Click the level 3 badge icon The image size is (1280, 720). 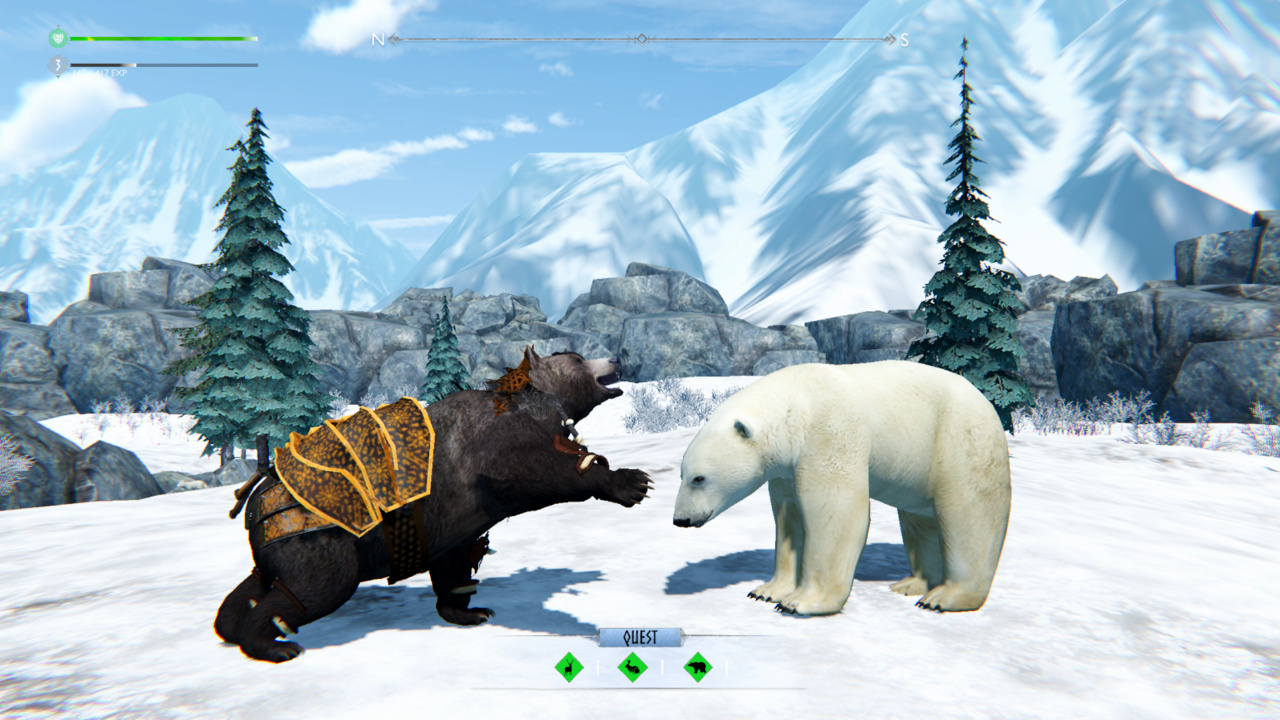pyautogui.click(x=57, y=64)
